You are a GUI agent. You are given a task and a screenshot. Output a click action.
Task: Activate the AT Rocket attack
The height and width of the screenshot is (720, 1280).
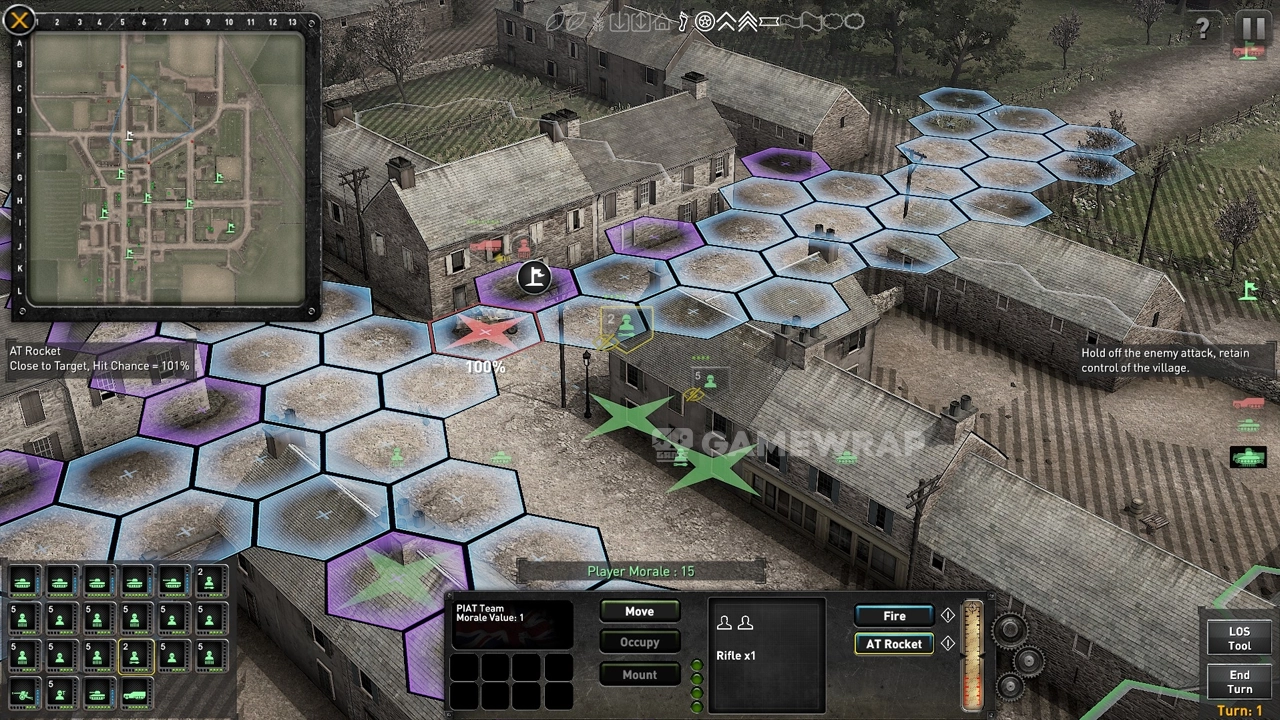pyautogui.click(x=894, y=644)
